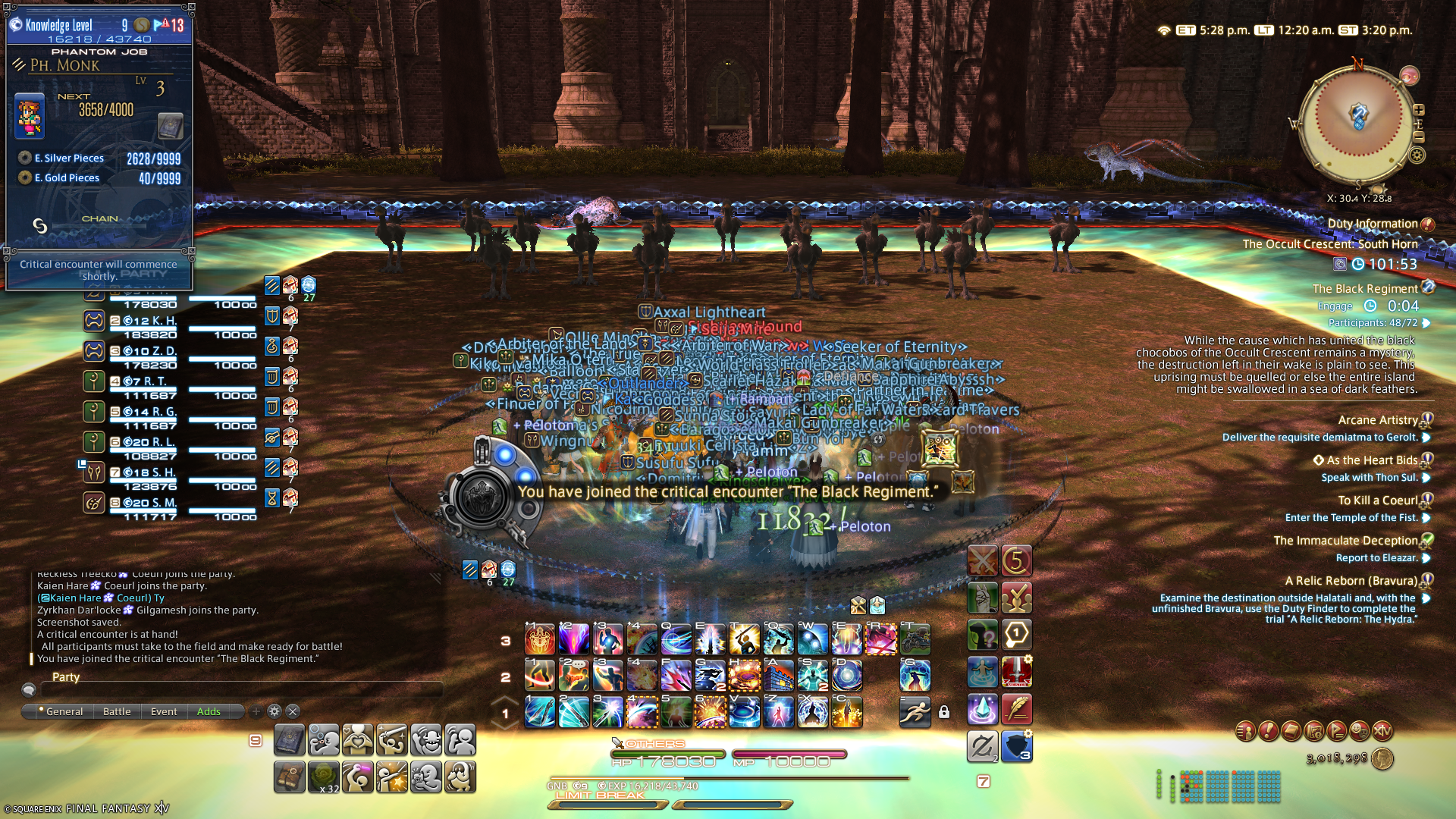Use the motorcycle mount hotbar slot
The width and height of the screenshot is (1456, 819).
pyautogui.click(x=915, y=639)
